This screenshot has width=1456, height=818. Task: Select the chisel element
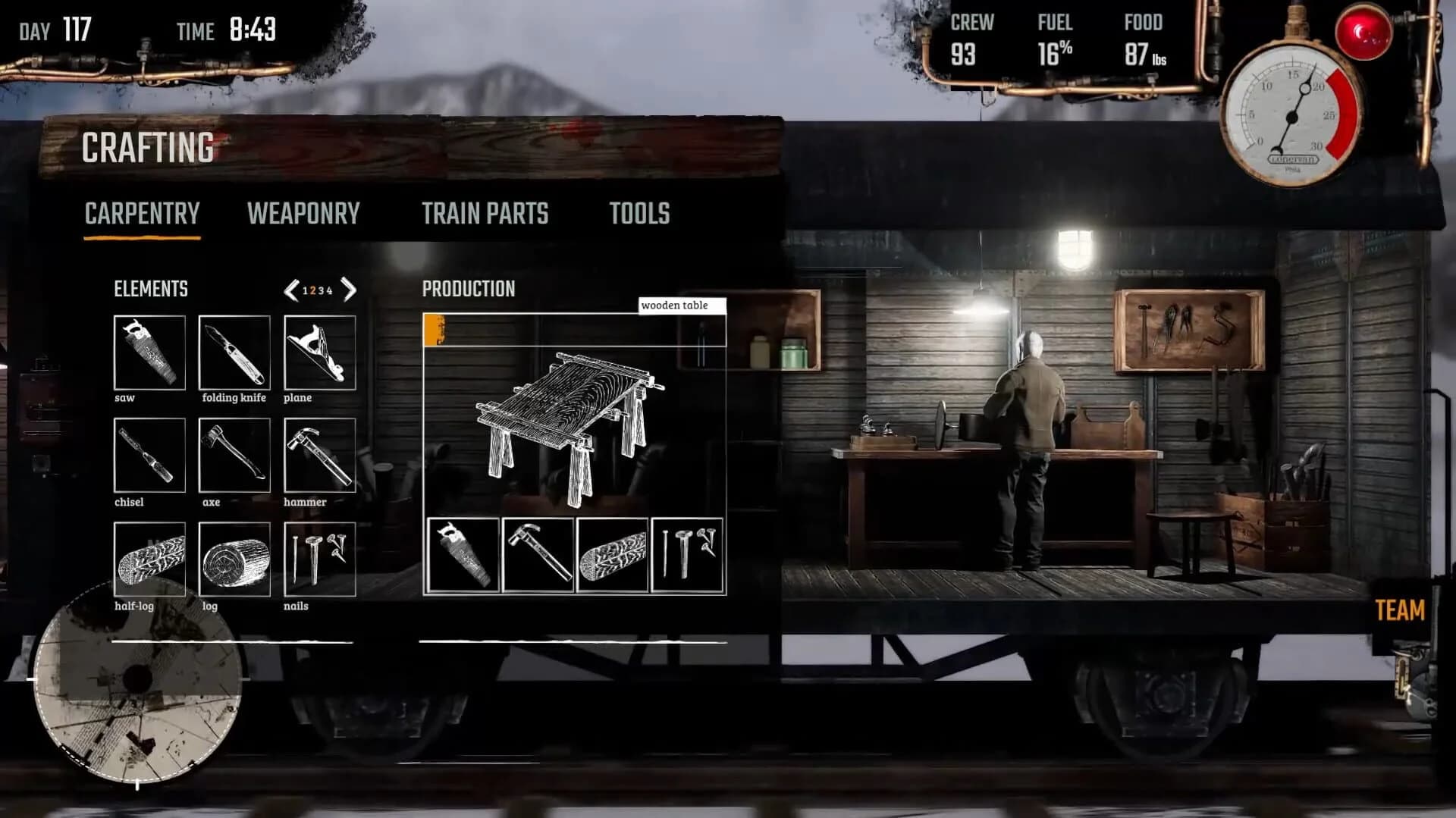tap(149, 457)
